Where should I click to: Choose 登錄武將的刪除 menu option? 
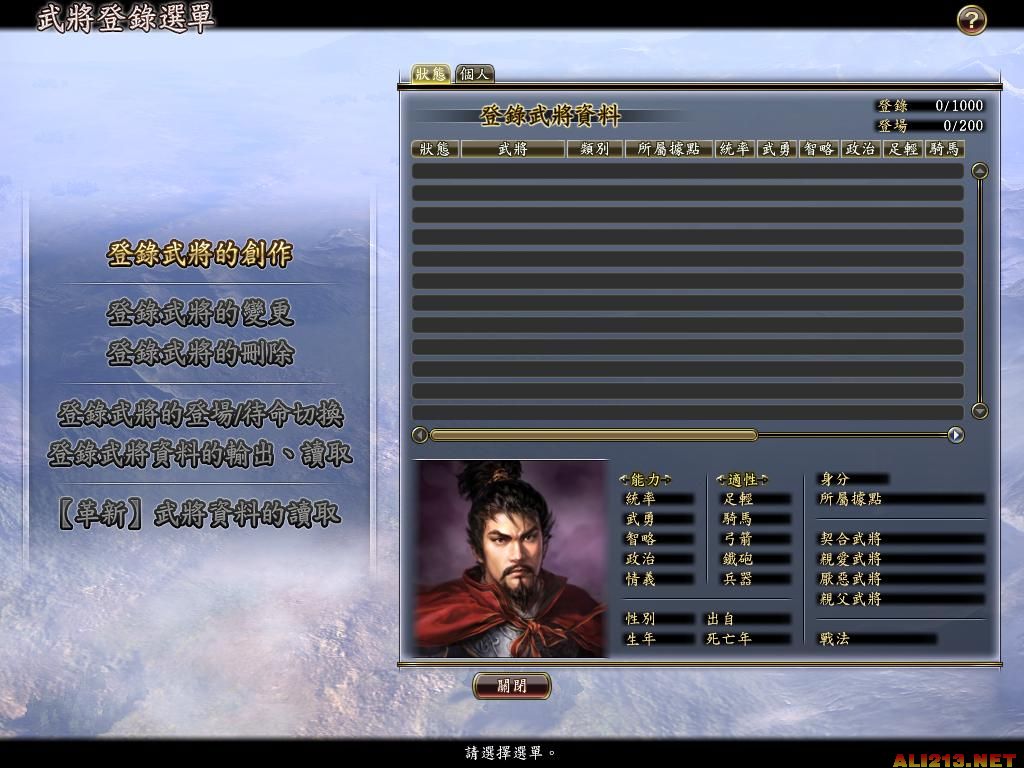[x=200, y=353]
